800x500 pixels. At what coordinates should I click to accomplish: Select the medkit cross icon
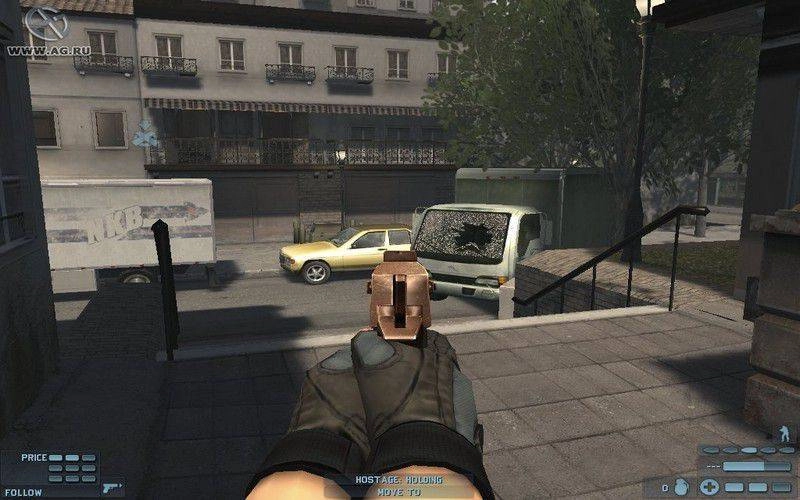pos(709,487)
